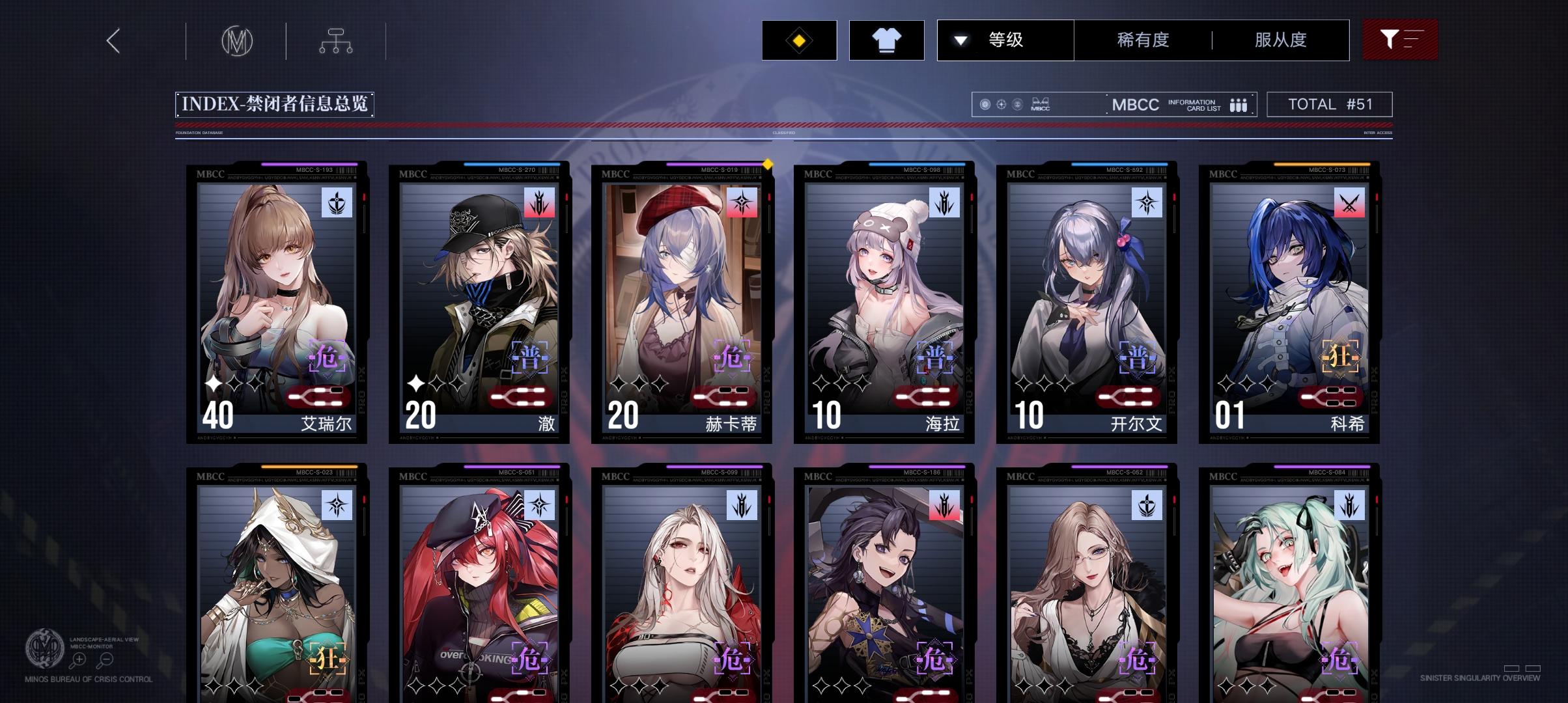Click the back arrow at top left
The height and width of the screenshot is (703, 1568).
114,40
